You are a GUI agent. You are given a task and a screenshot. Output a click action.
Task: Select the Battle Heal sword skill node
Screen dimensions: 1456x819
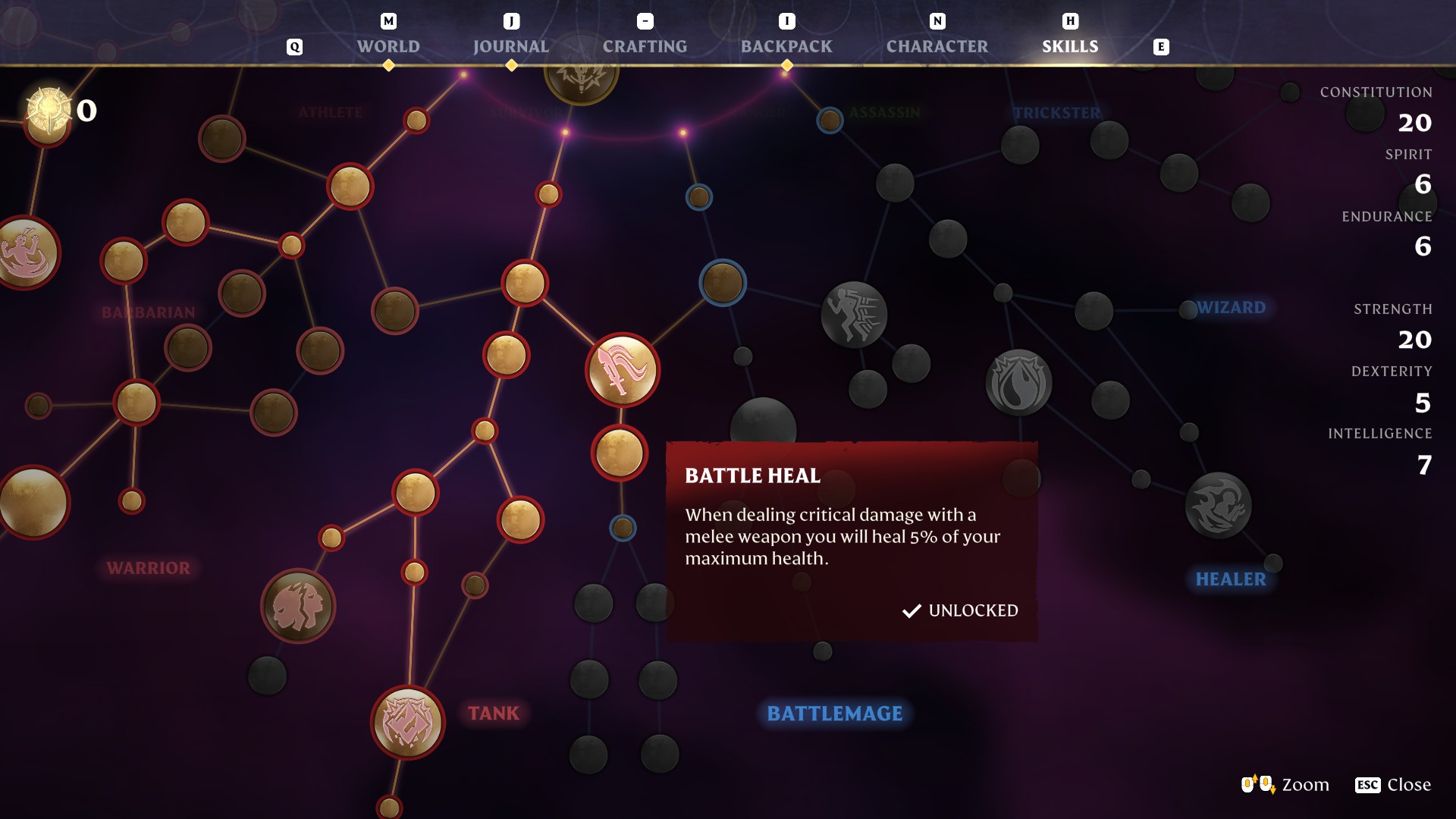point(623,370)
